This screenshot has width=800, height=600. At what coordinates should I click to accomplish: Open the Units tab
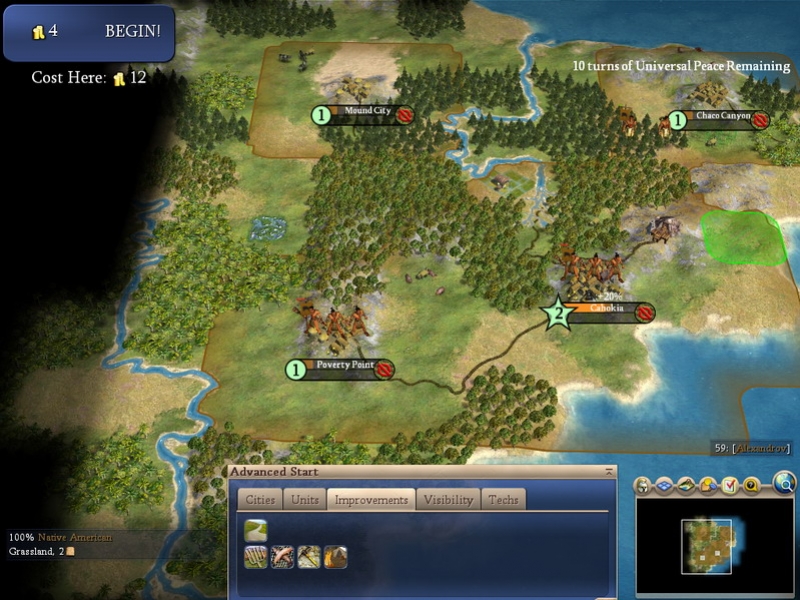point(304,499)
